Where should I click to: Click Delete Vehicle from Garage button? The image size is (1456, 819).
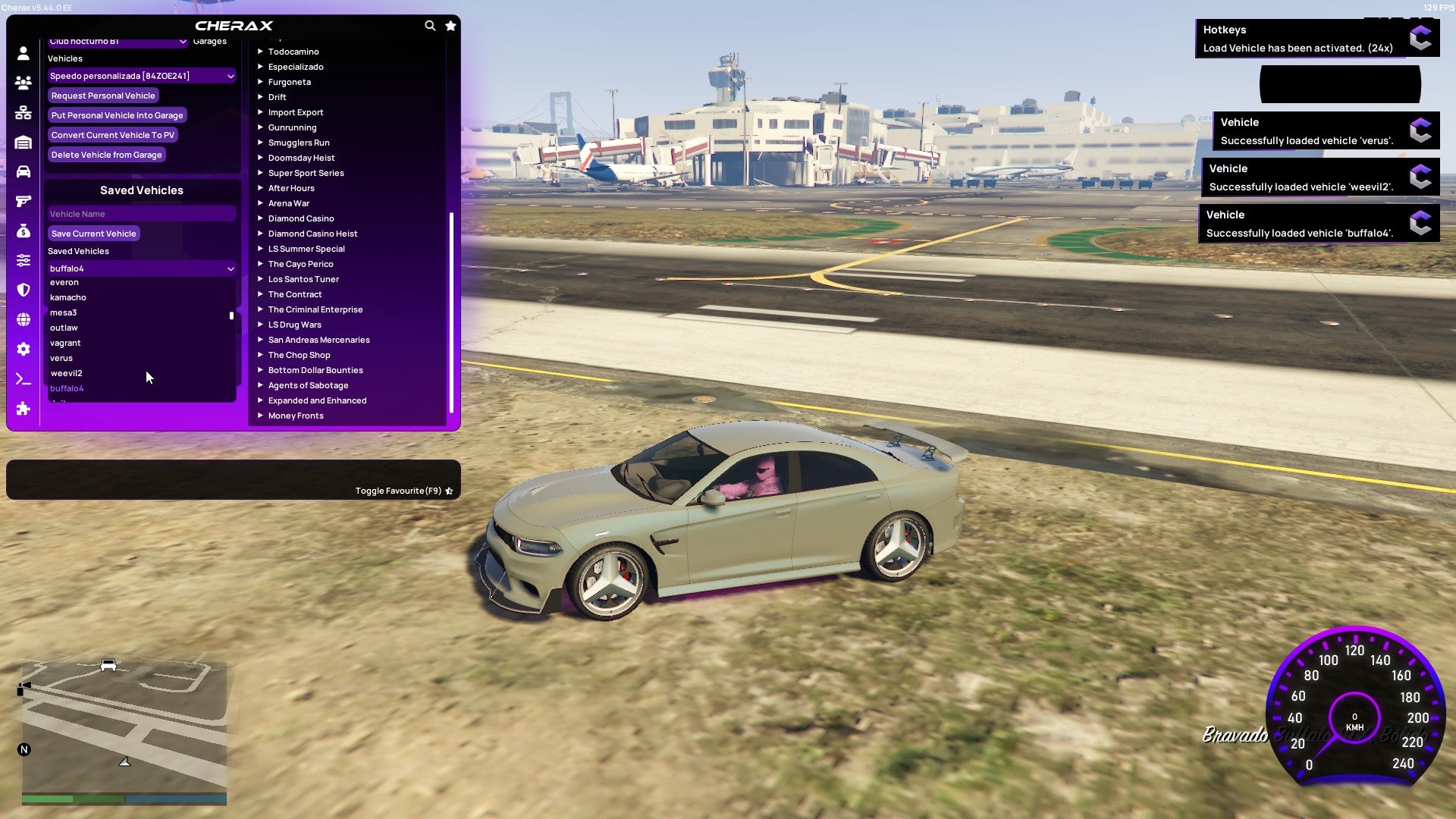pos(106,155)
